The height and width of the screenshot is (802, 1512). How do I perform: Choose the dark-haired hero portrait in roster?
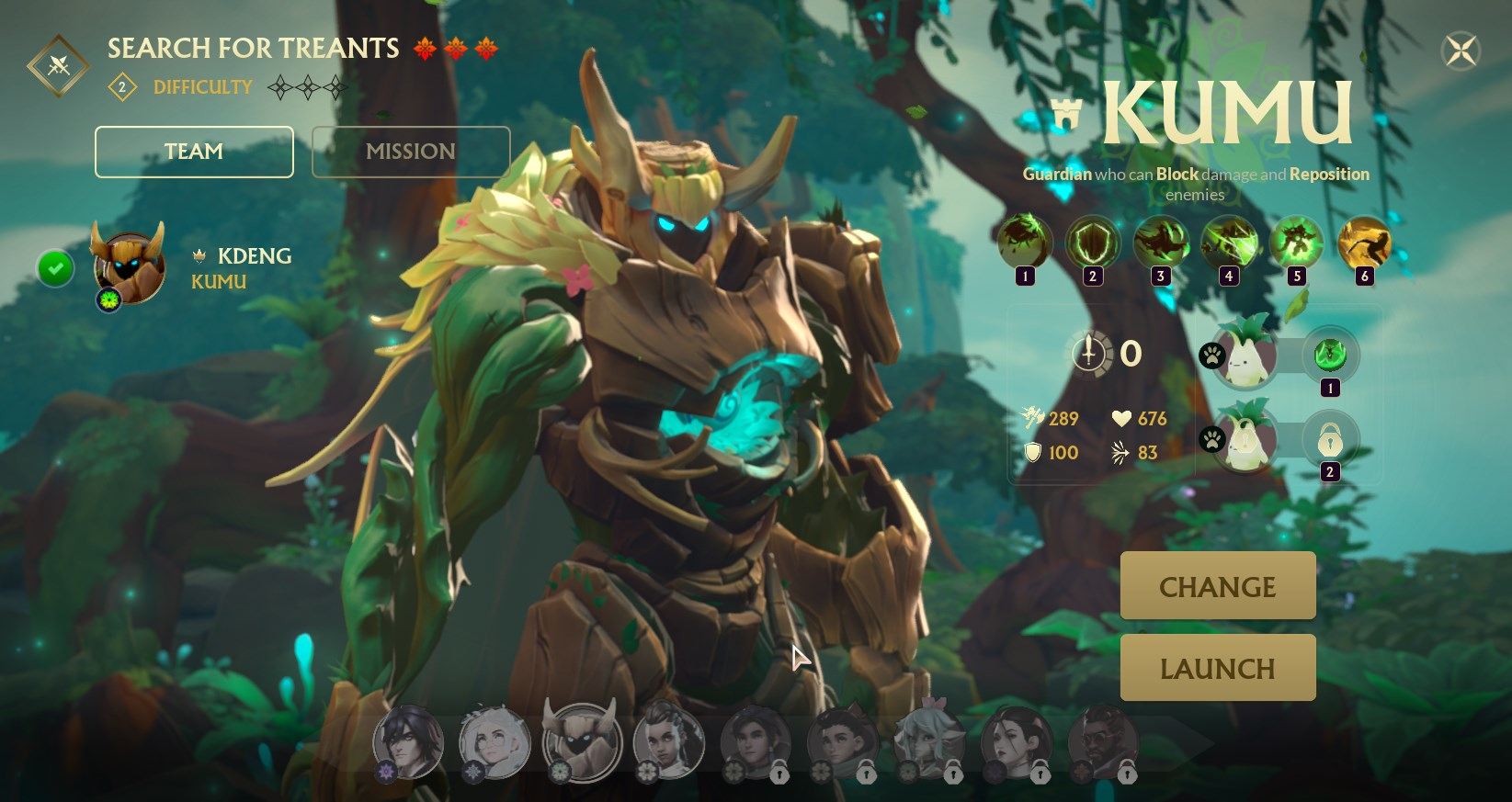[408, 741]
